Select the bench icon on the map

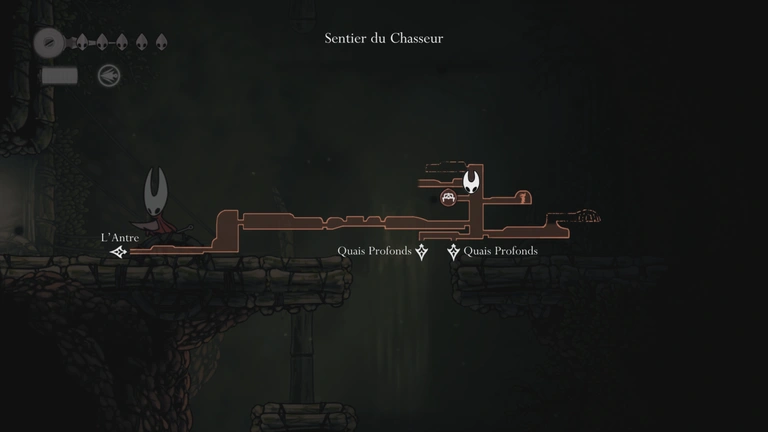pos(449,197)
